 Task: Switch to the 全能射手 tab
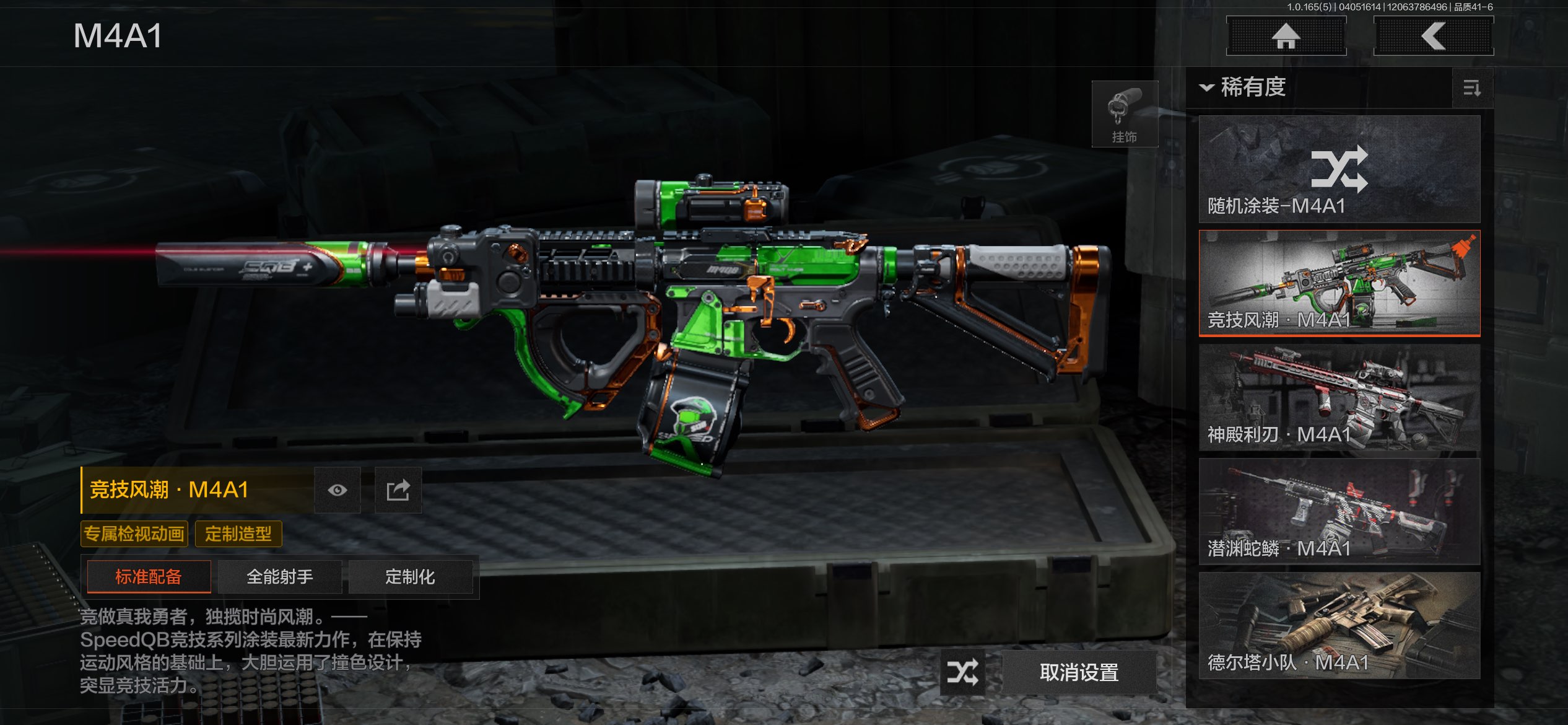(x=280, y=577)
